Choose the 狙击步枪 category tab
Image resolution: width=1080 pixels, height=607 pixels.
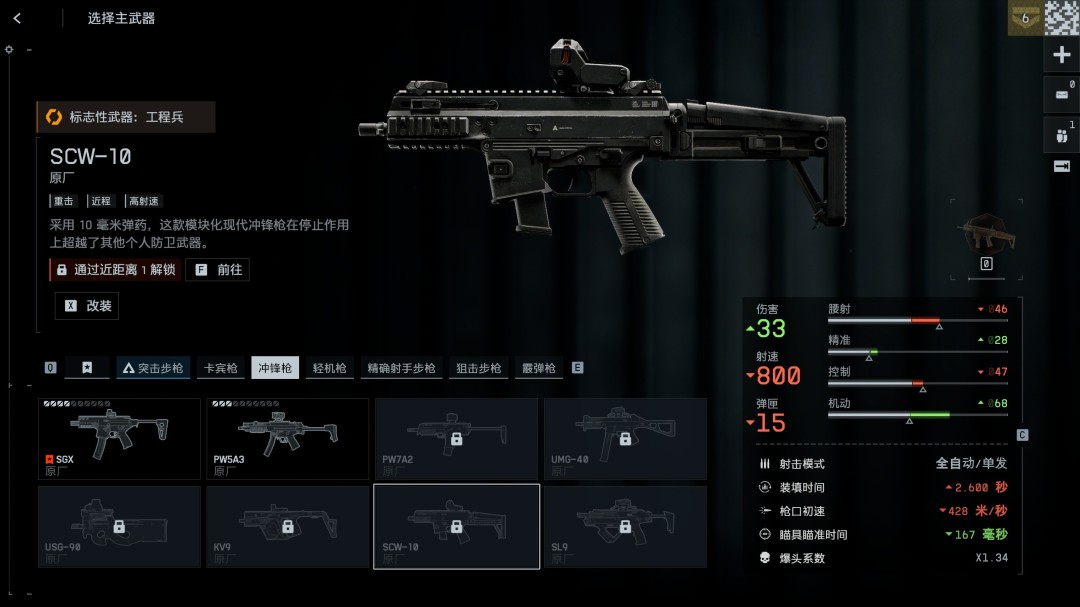point(478,368)
